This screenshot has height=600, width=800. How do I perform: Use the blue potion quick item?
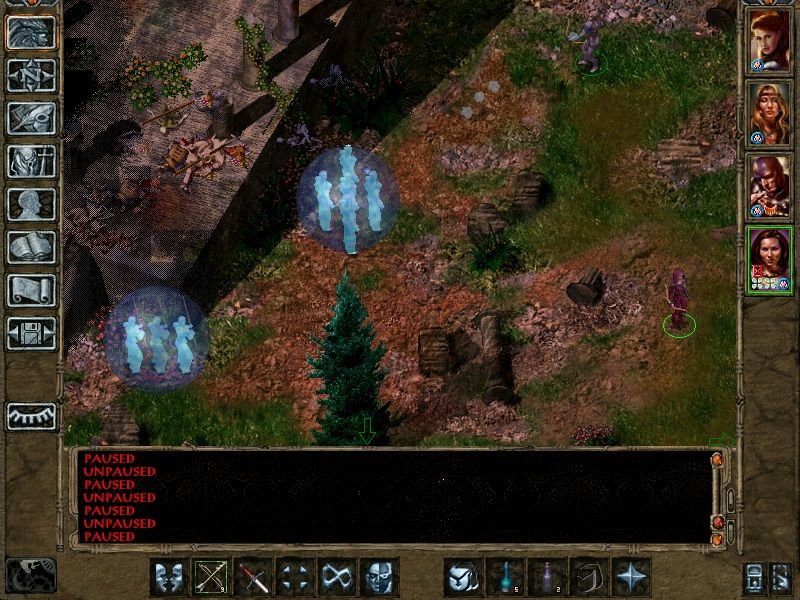(x=506, y=577)
